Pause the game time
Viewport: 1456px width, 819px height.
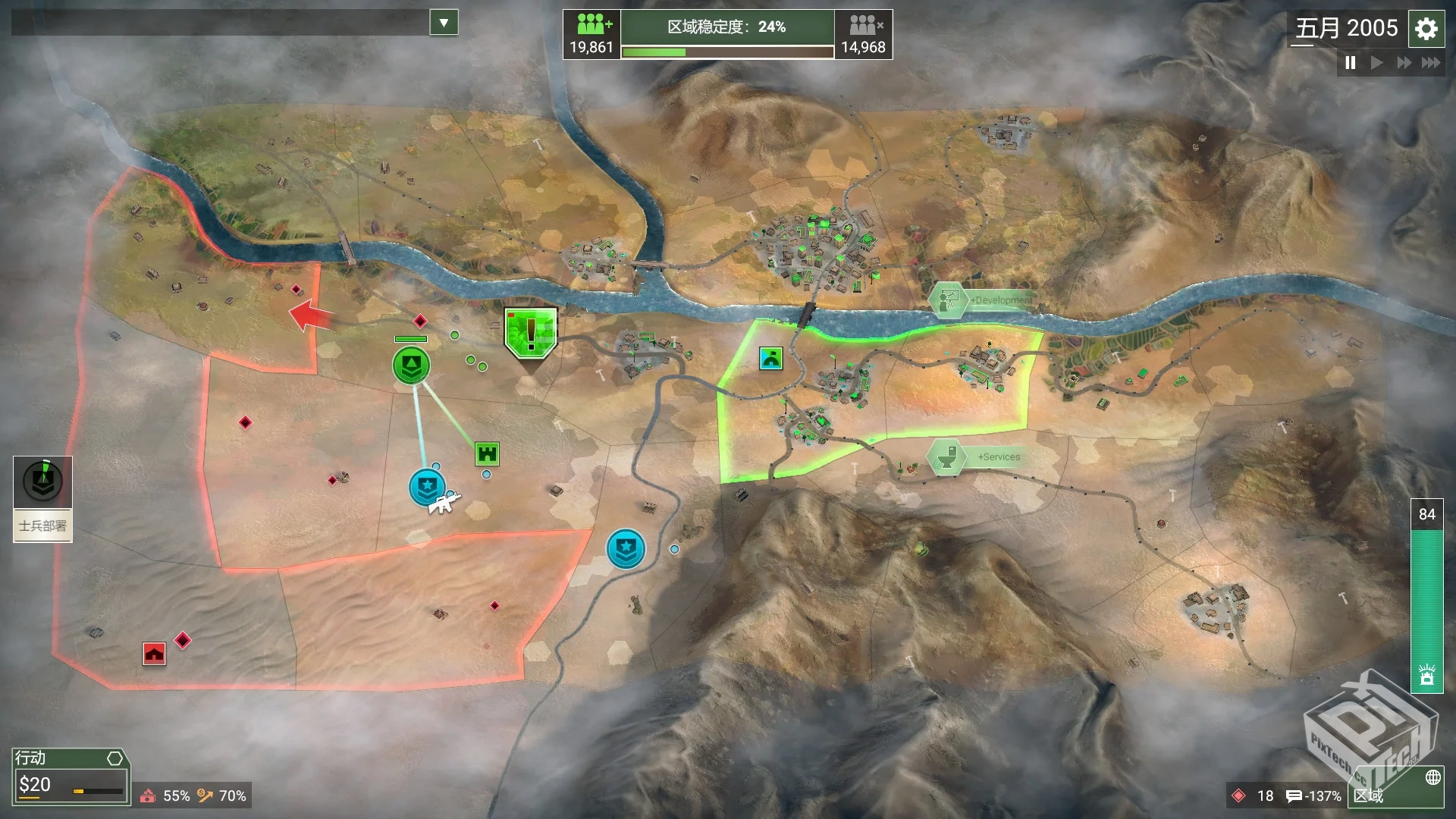[x=1351, y=63]
